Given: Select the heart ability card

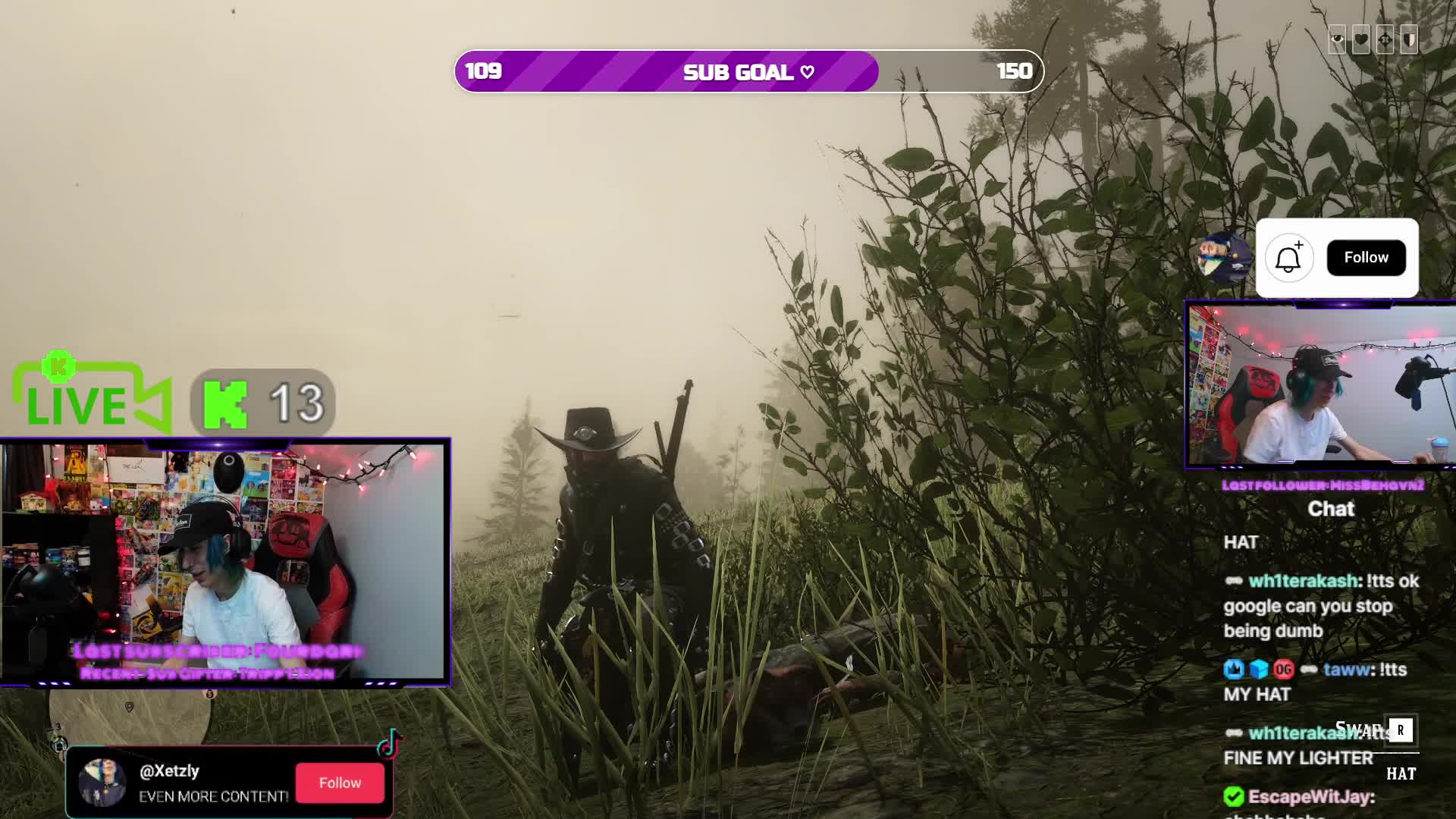Looking at the screenshot, I should 1361,39.
